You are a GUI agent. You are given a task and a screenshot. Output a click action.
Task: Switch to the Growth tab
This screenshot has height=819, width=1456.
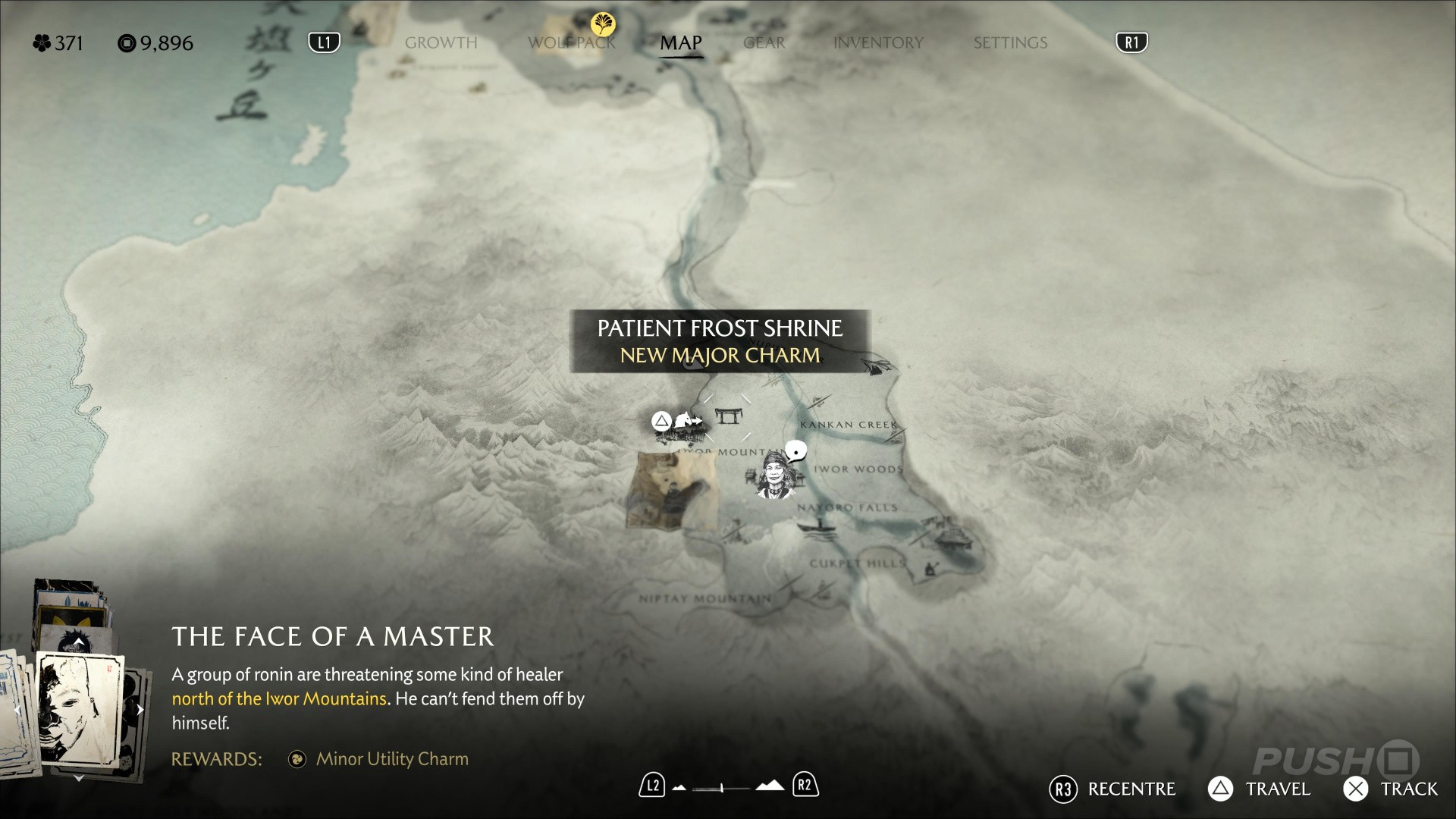tap(441, 43)
